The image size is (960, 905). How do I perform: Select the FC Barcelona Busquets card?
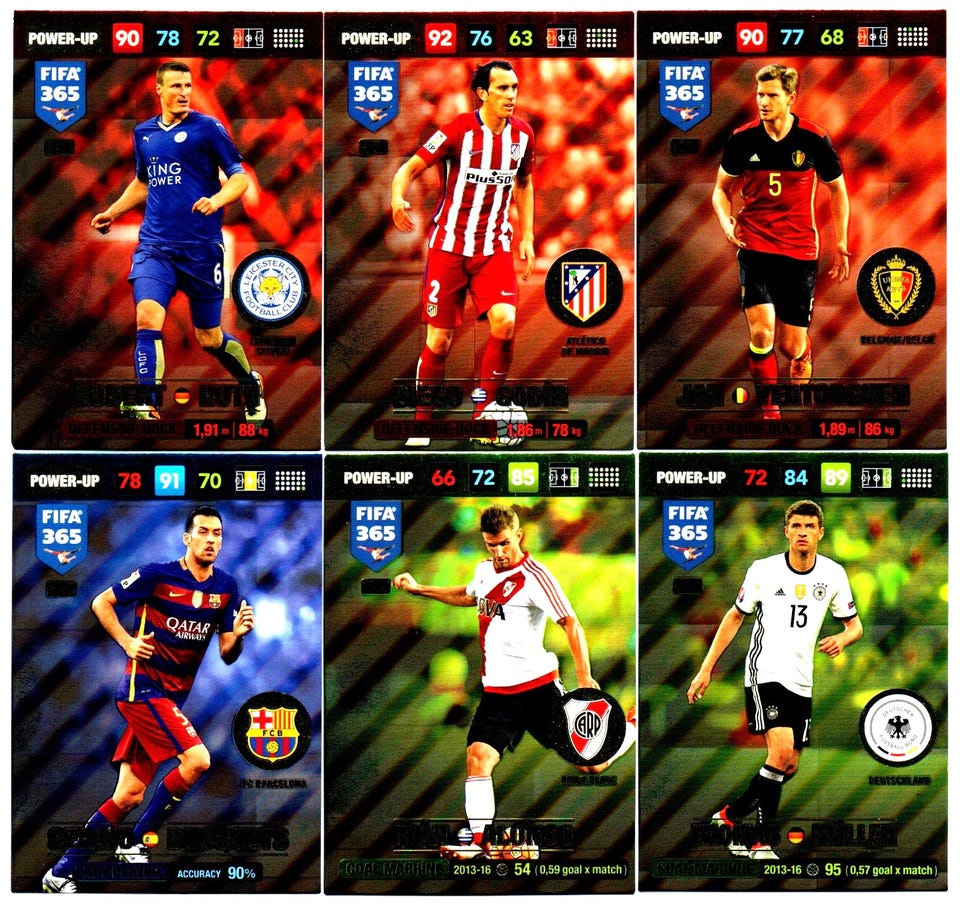coord(167,675)
